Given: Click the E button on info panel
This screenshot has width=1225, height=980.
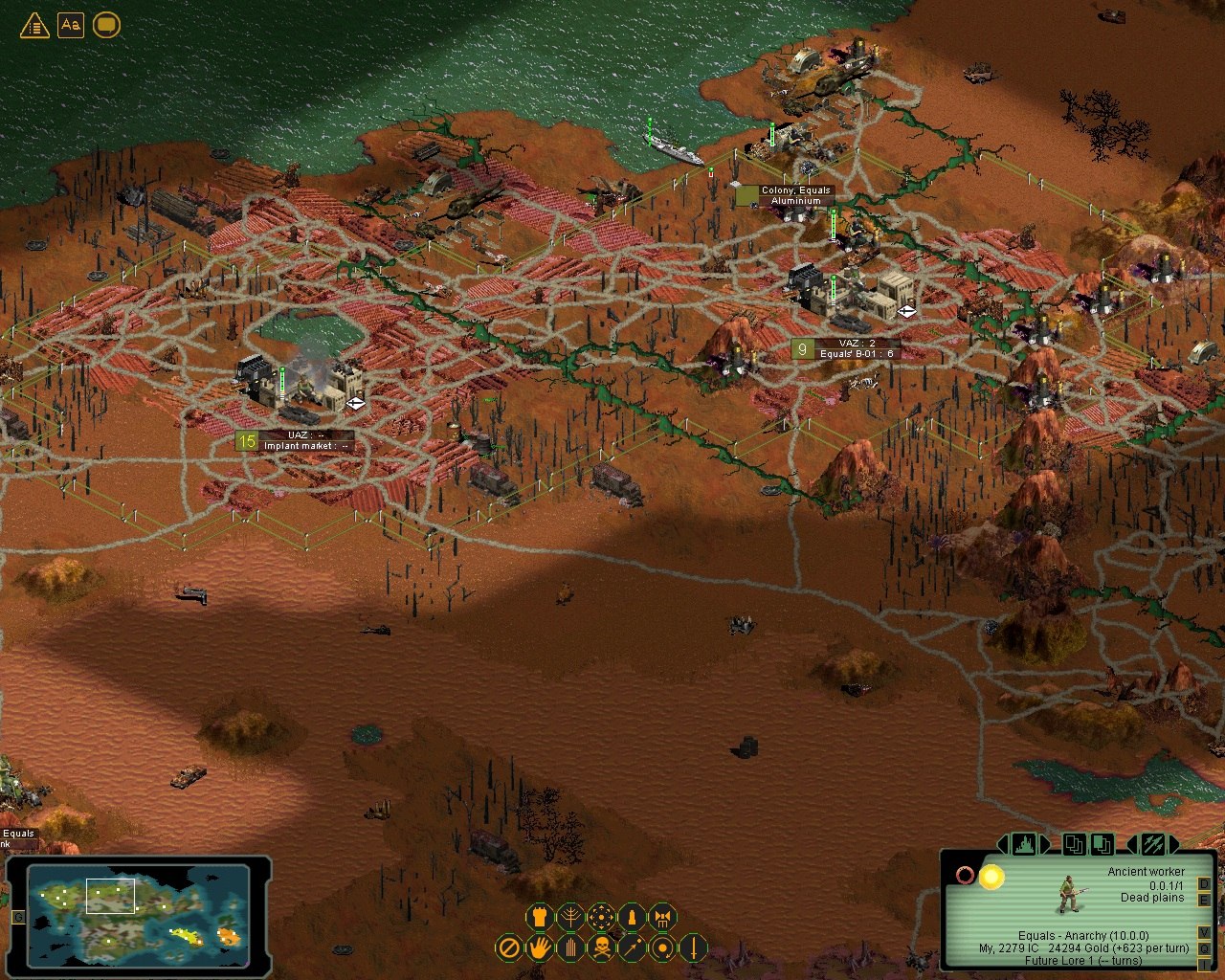Looking at the screenshot, I should click(x=1204, y=900).
